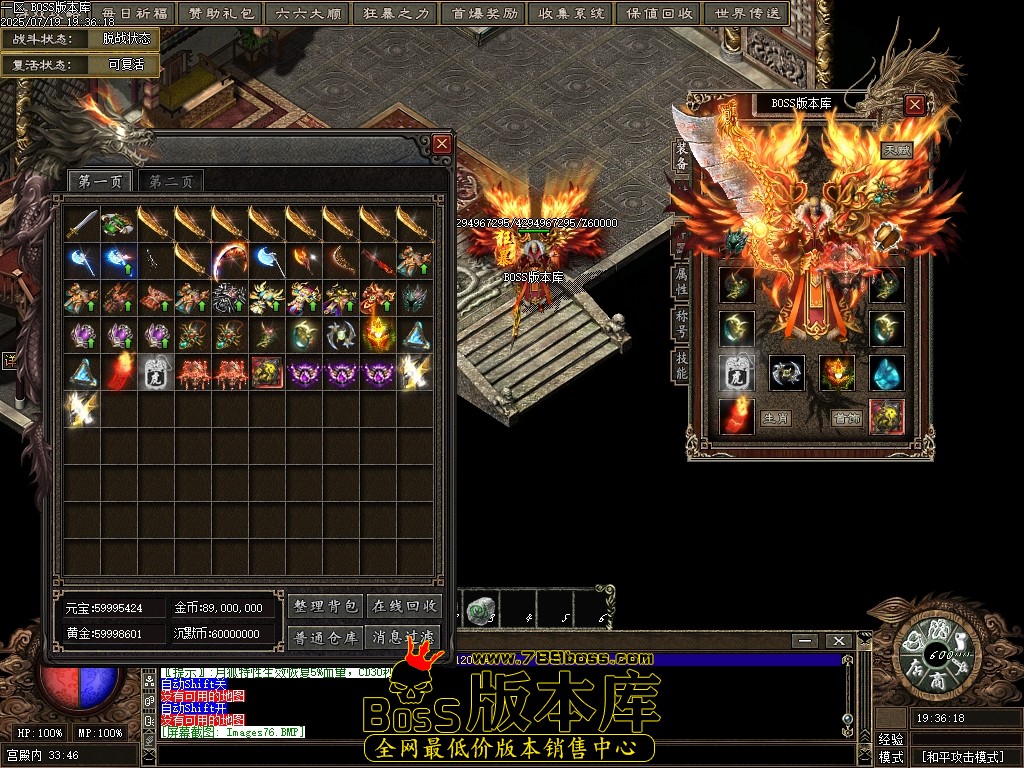
Task: Close the inventory bag window
Action: tap(442, 145)
